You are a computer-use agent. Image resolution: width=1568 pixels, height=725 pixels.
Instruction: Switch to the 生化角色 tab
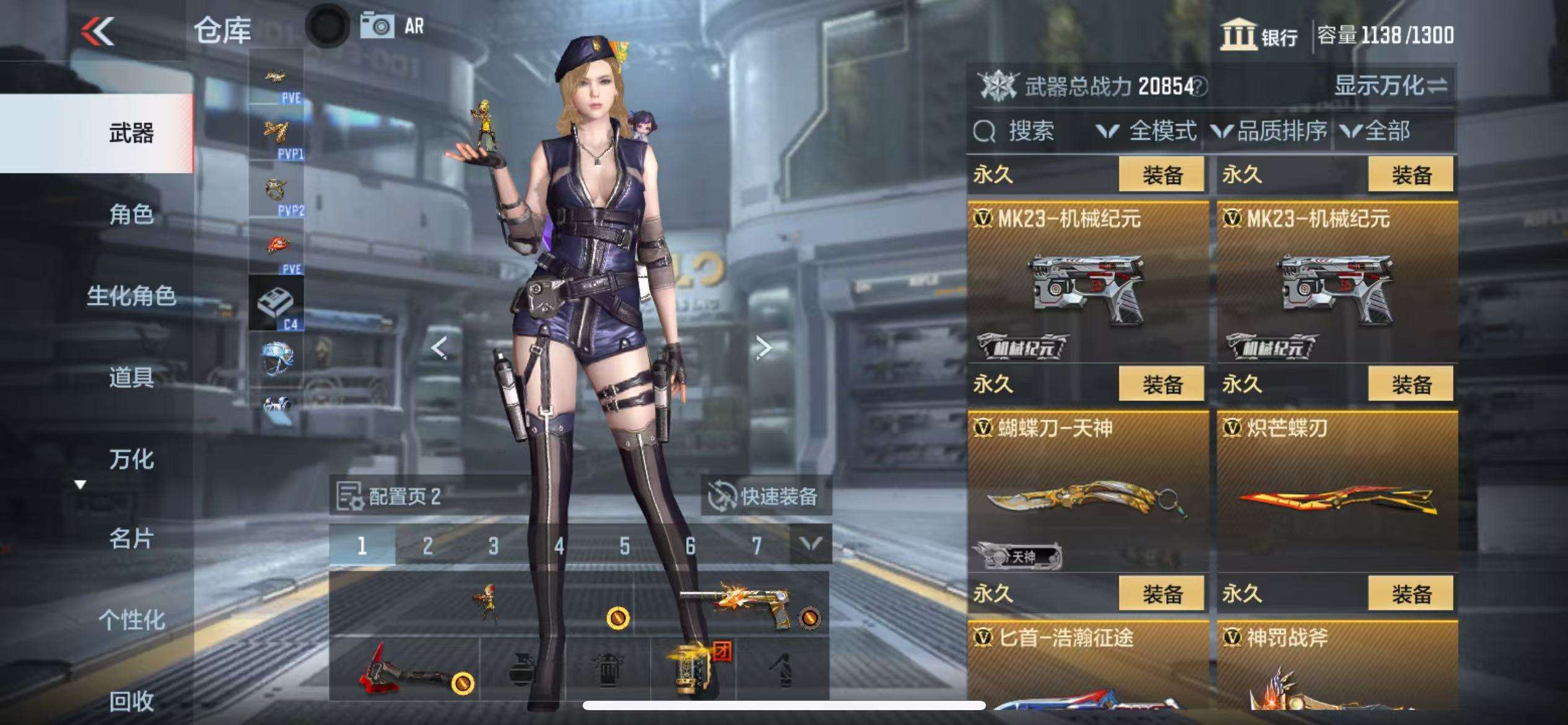click(x=131, y=296)
